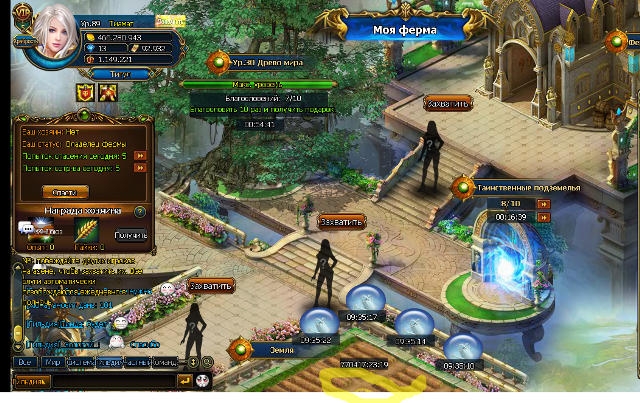Open the Таинственные подземелья marker
Viewport: 640px width, 403px height.
pyautogui.click(x=462, y=185)
